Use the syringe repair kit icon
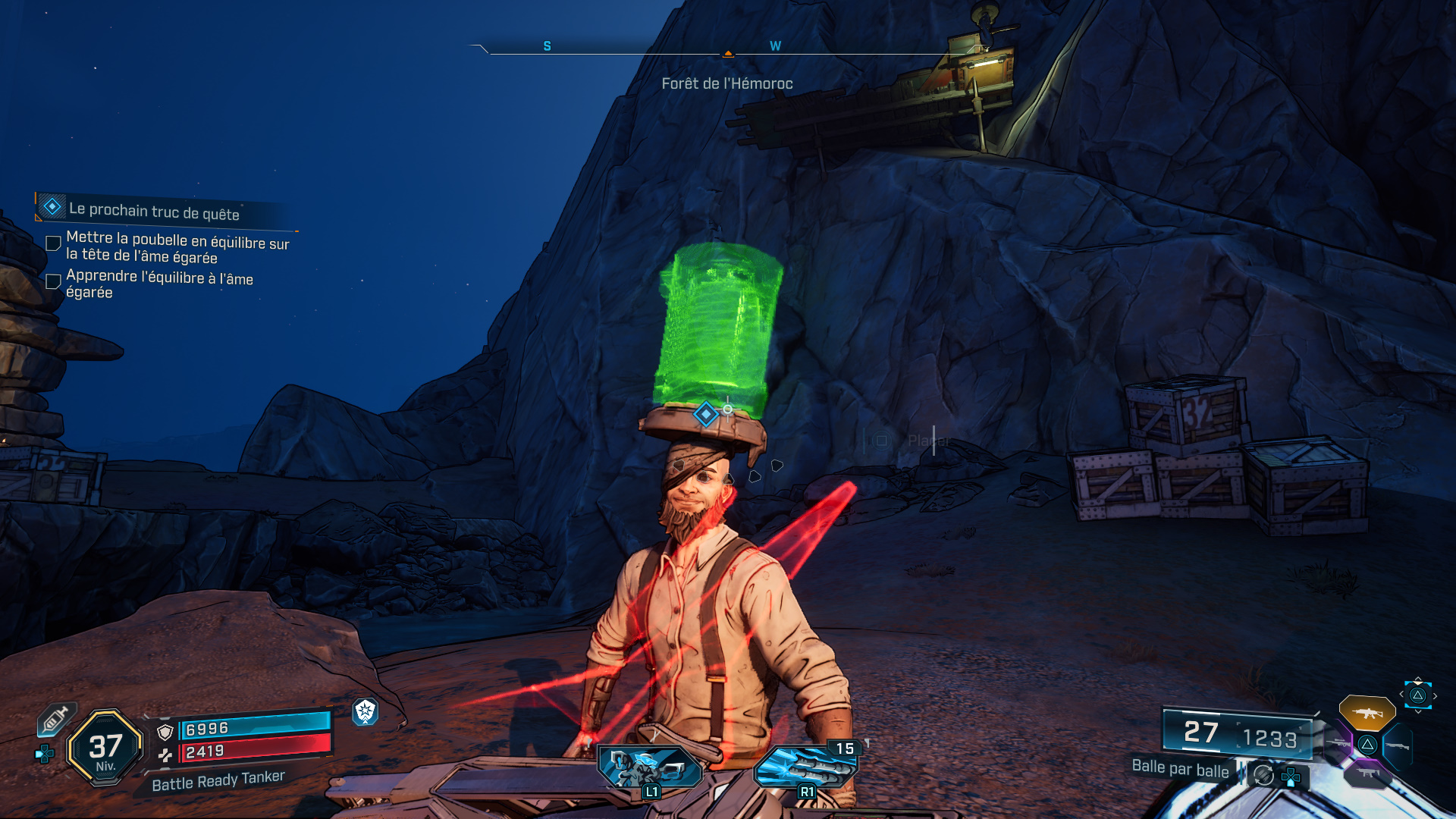The width and height of the screenshot is (1456, 819). tap(55, 718)
